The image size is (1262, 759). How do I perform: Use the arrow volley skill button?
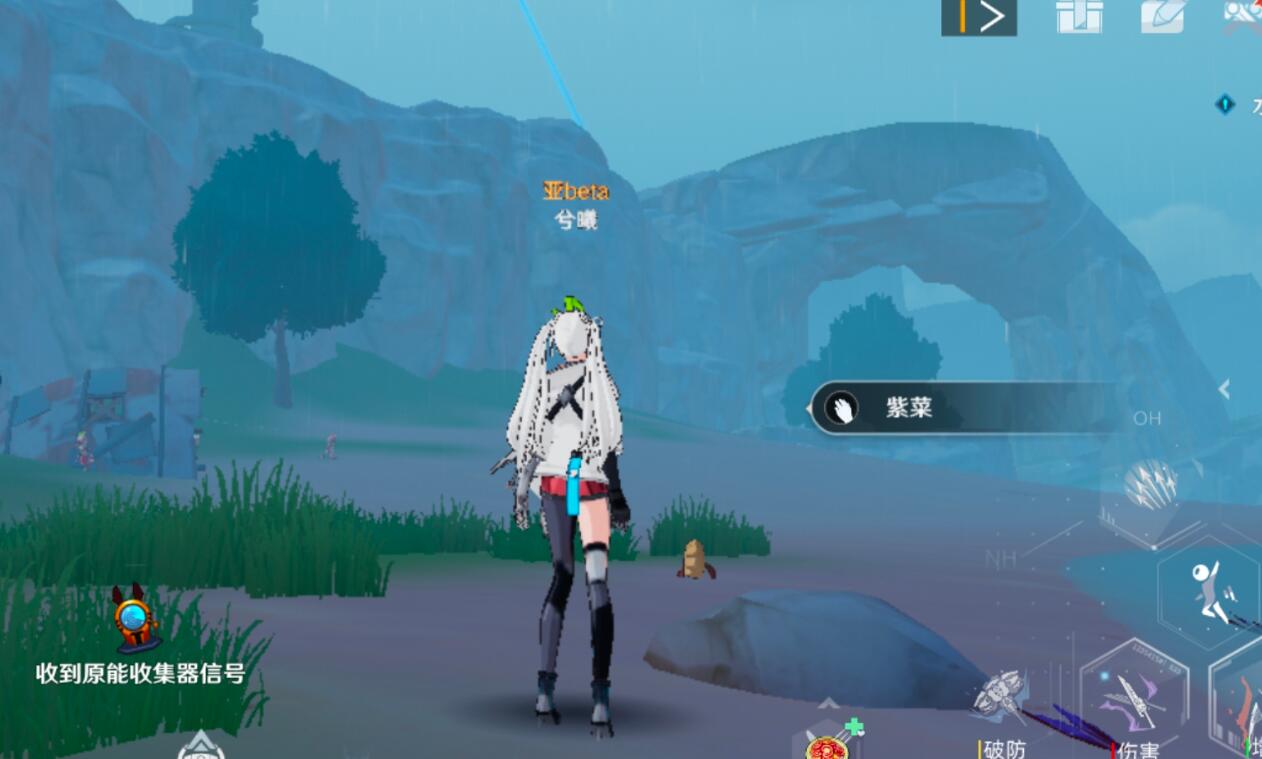click(1151, 486)
